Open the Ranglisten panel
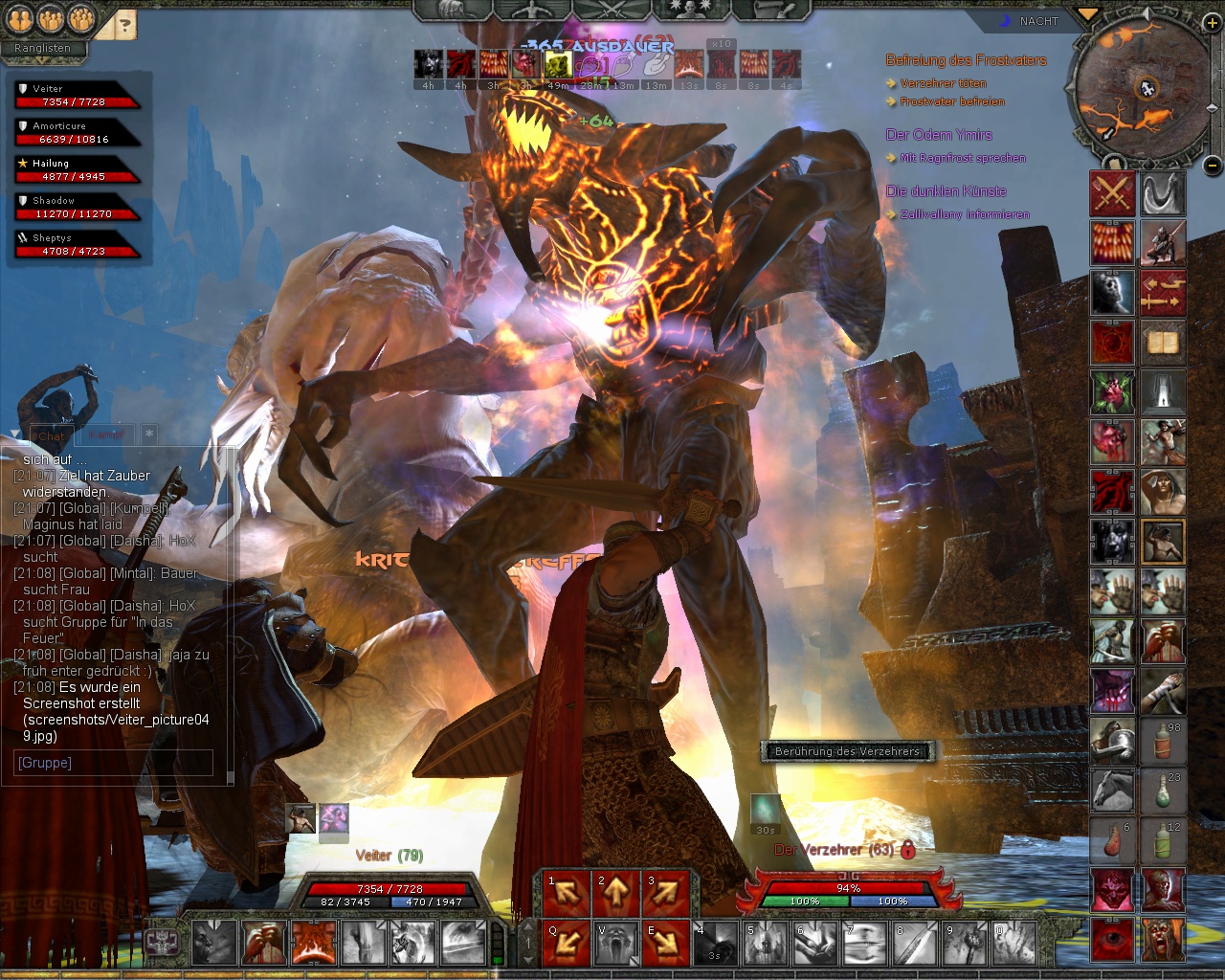Image resolution: width=1225 pixels, height=980 pixels. coord(42,48)
